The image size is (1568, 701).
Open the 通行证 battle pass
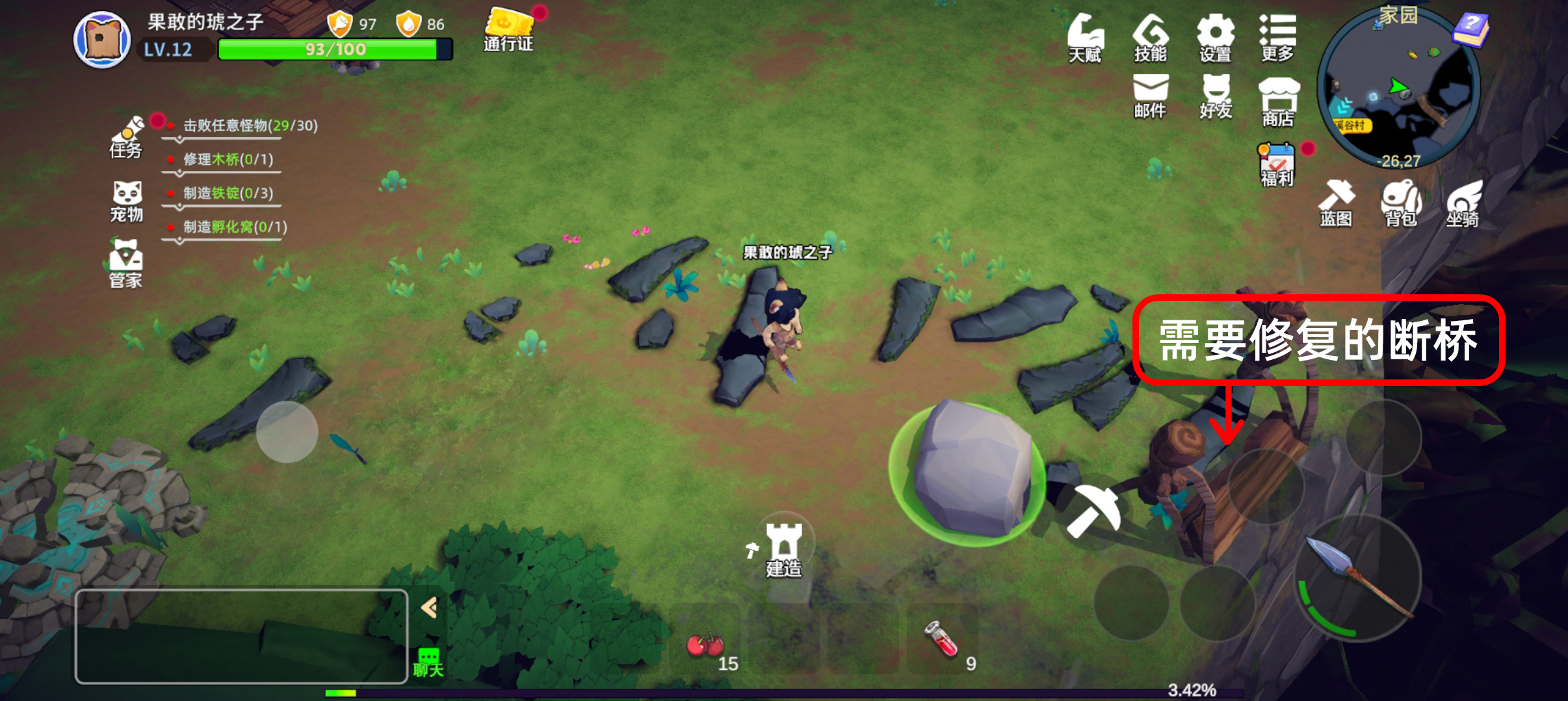508,30
